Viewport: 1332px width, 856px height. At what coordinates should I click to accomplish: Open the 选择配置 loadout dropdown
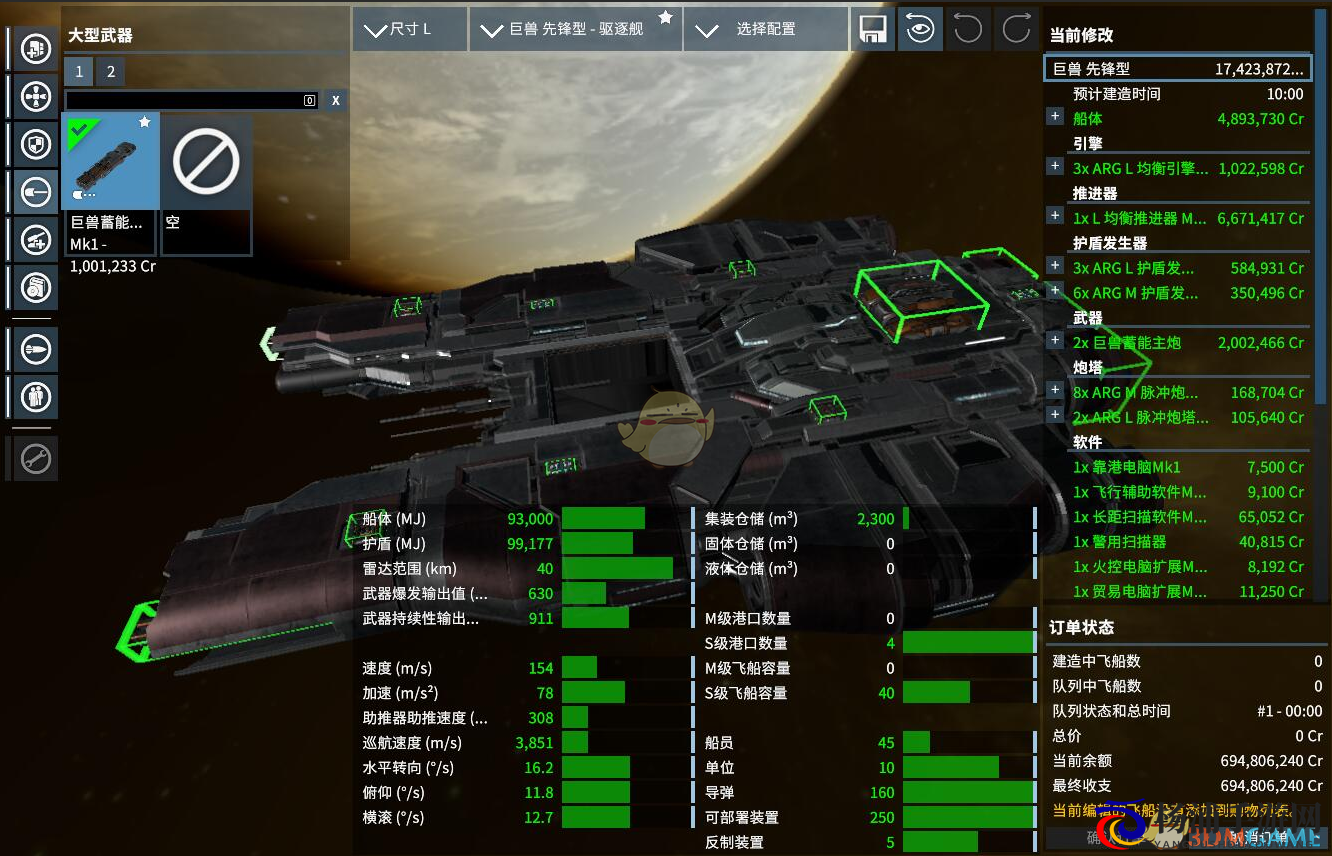coord(765,29)
